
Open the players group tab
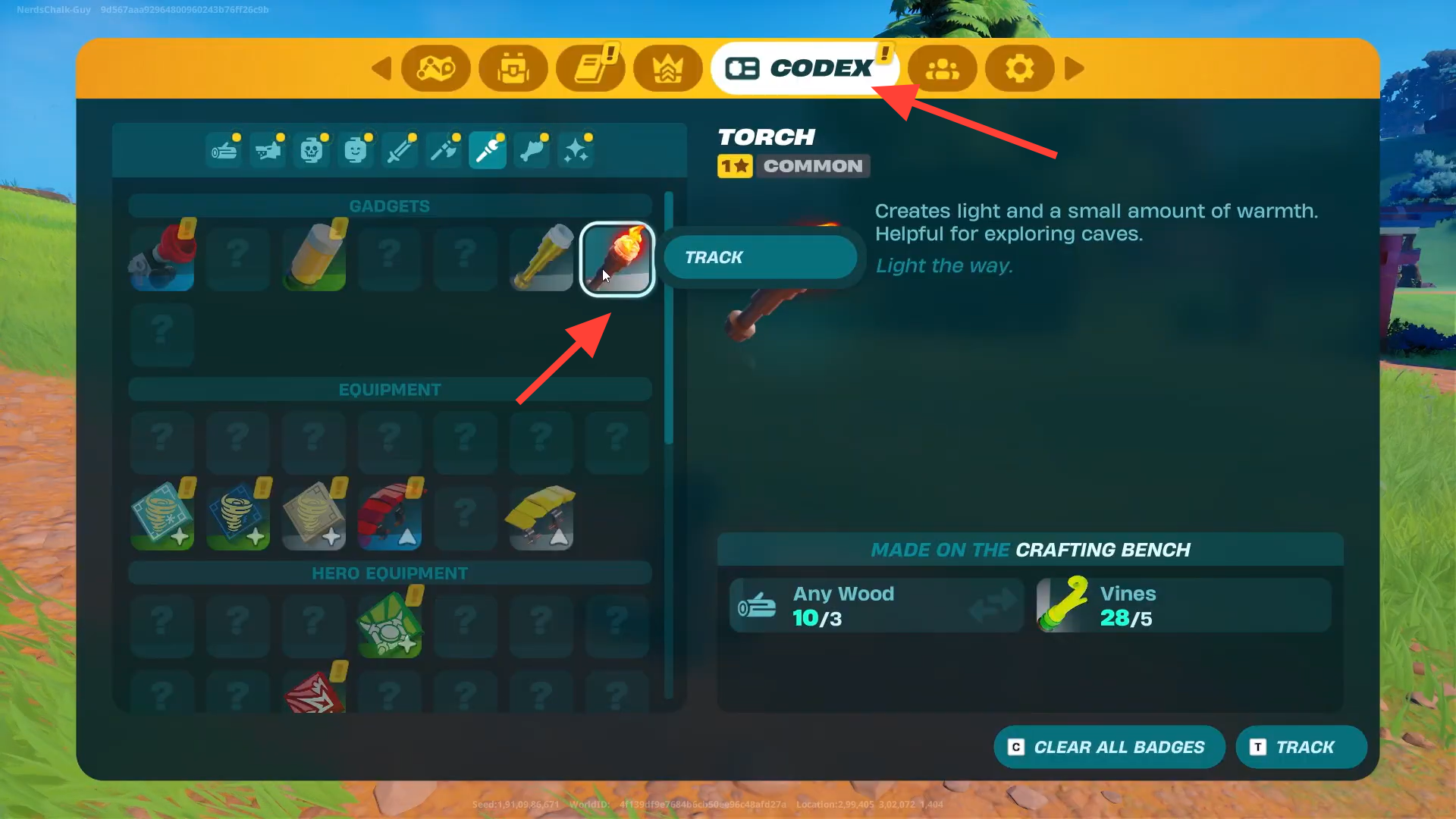point(943,68)
